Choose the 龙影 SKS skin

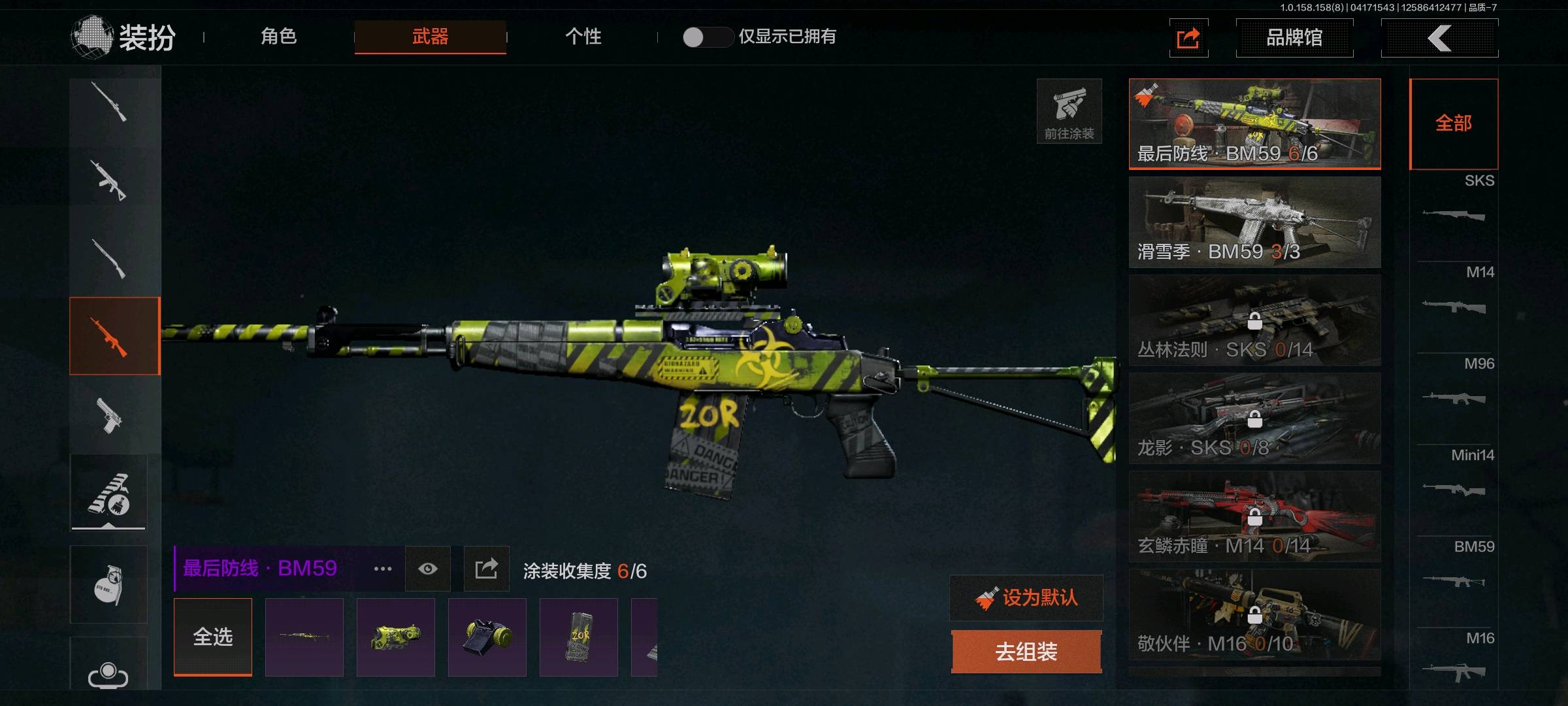click(x=1254, y=418)
